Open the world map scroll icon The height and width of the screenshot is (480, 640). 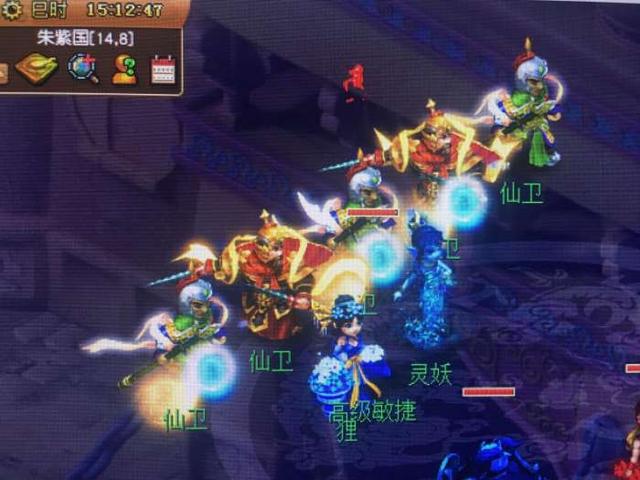point(36,69)
